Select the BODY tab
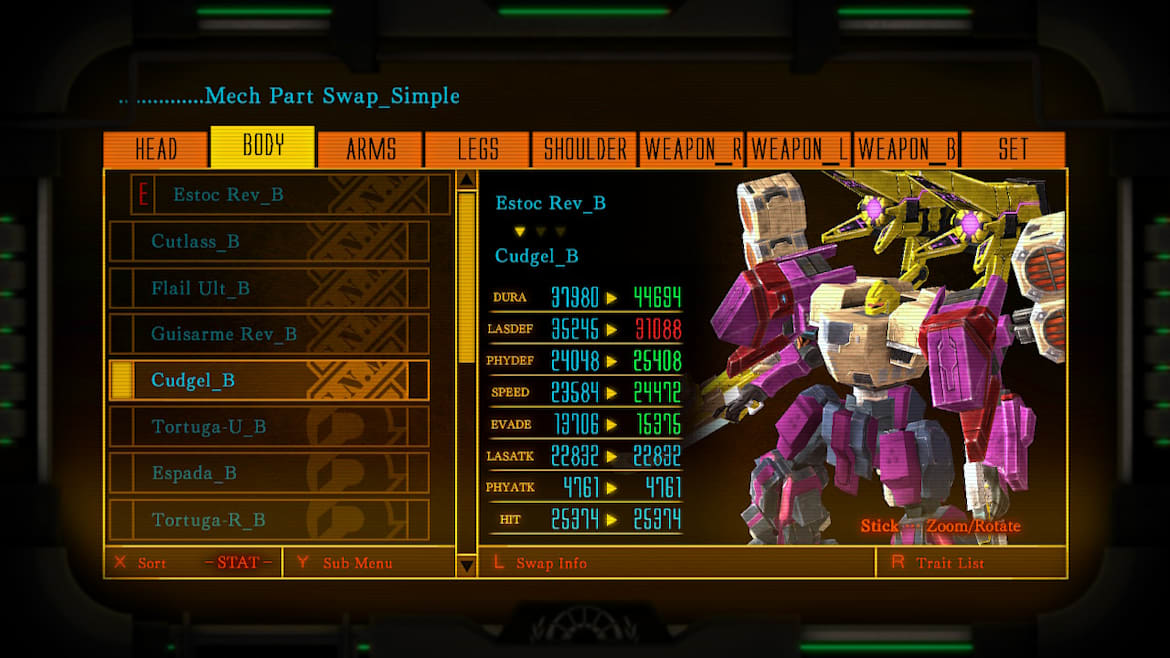This screenshot has width=1170, height=658. [263, 147]
